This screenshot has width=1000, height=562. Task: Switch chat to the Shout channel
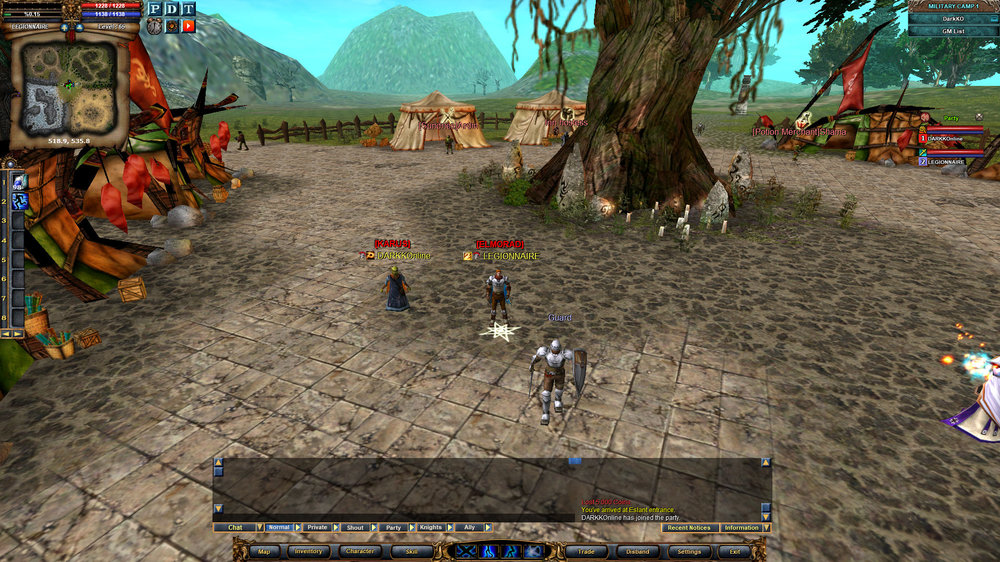(355, 527)
